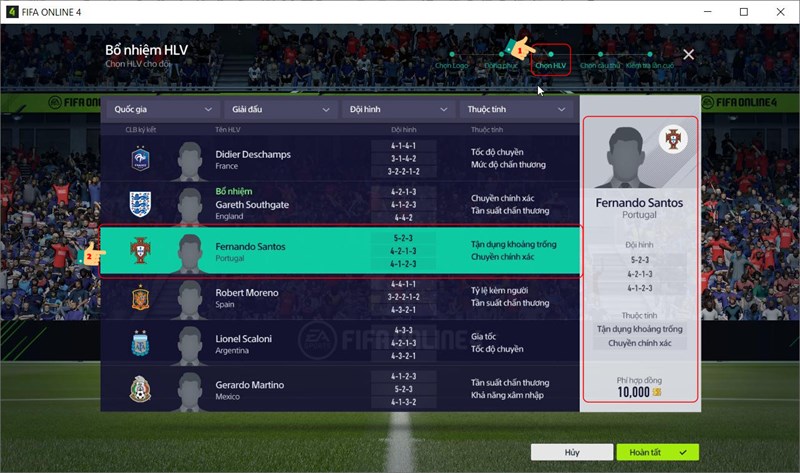The width and height of the screenshot is (800, 473).
Task: Choose Gareth Southgate from the coach list
Action: point(340,204)
